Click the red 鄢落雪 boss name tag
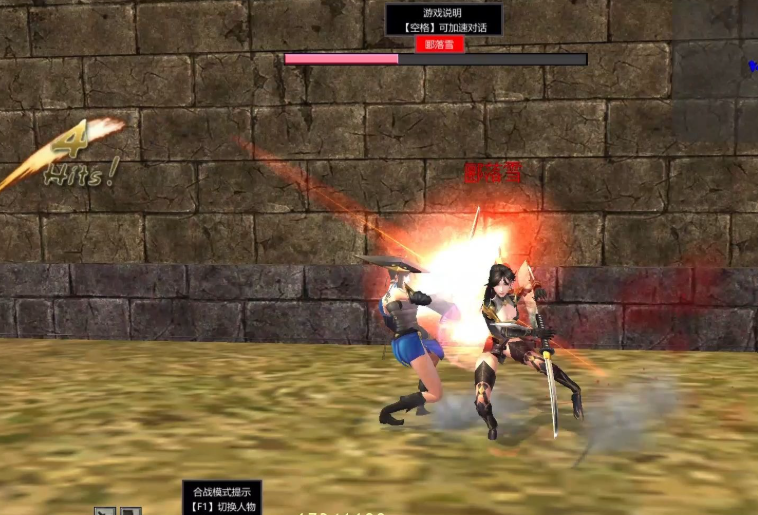Screen dimensions: 758x515 click(441, 45)
